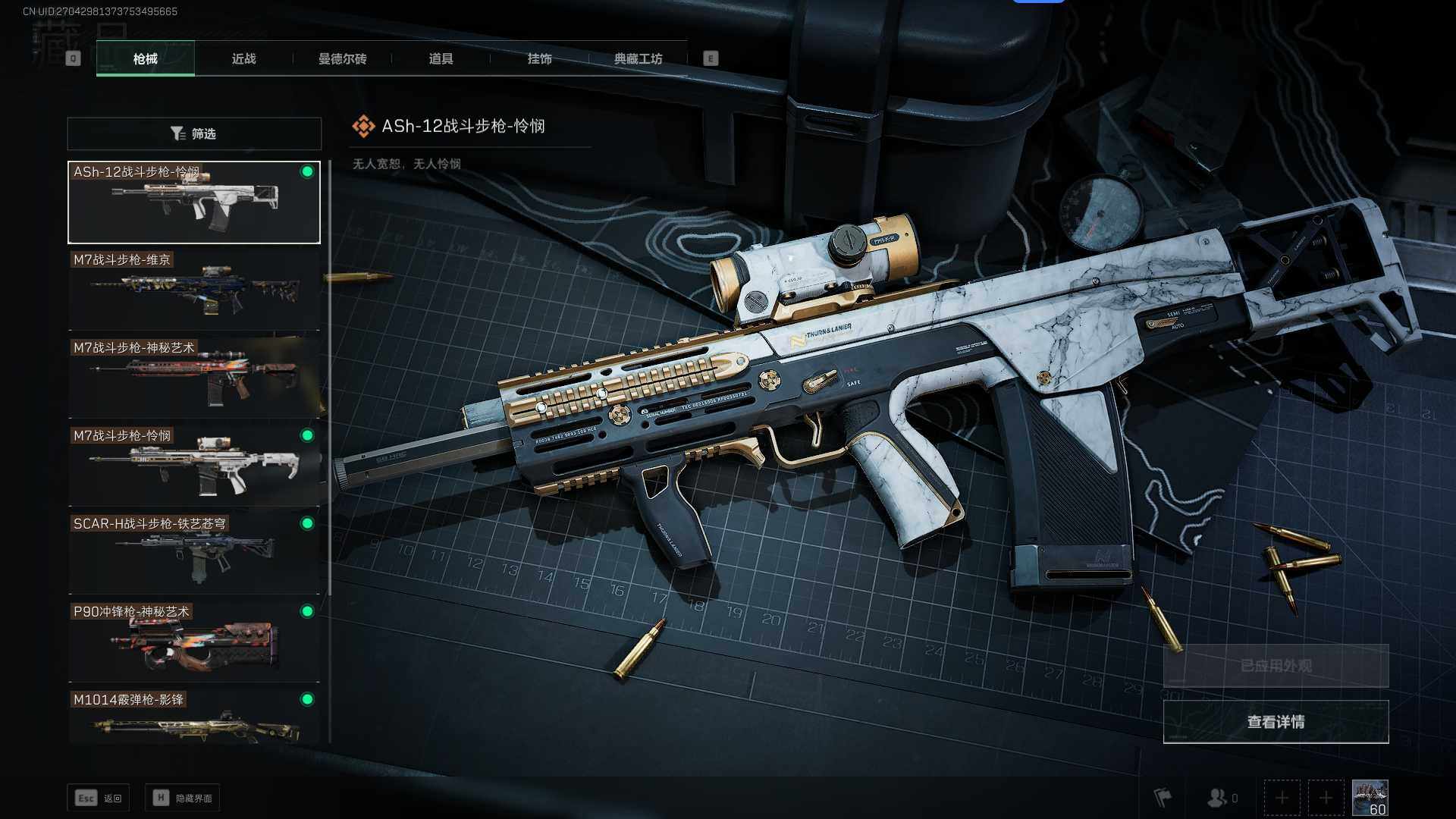Choose the SCAR-H战斗步枪-铁艺苍穹 skin
This screenshot has width=1456, height=819.
[x=194, y=554]
